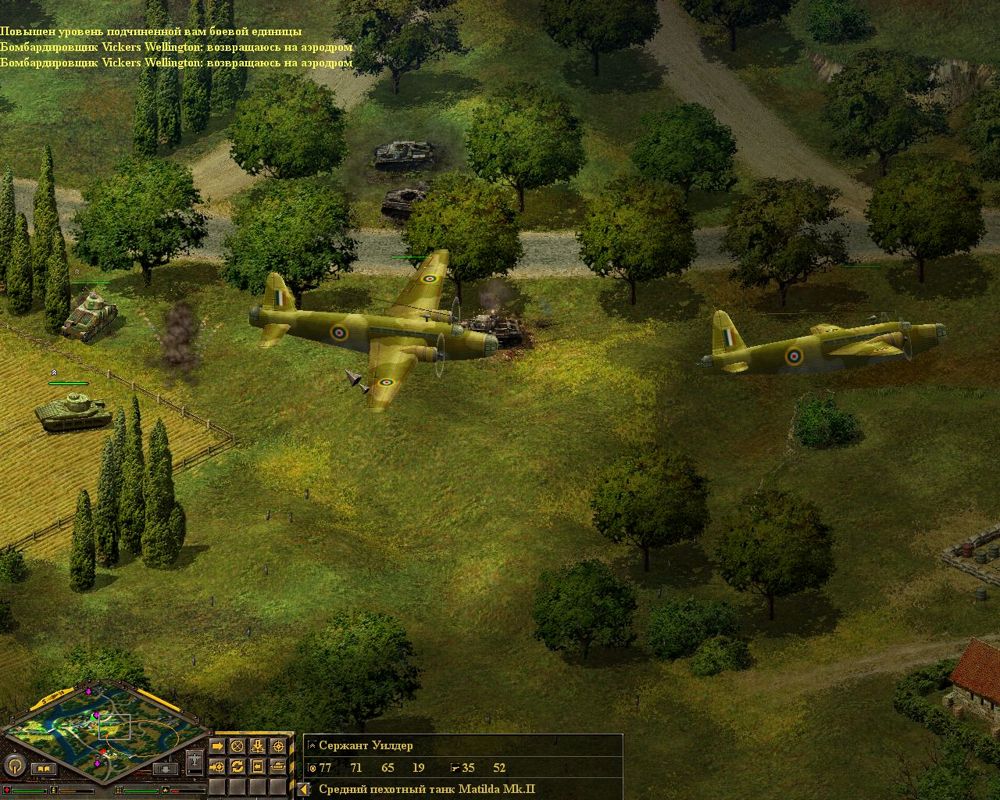This screenshot has height=800, width=1000.
Task: Open the book objectives button
Action: point(43,768)
